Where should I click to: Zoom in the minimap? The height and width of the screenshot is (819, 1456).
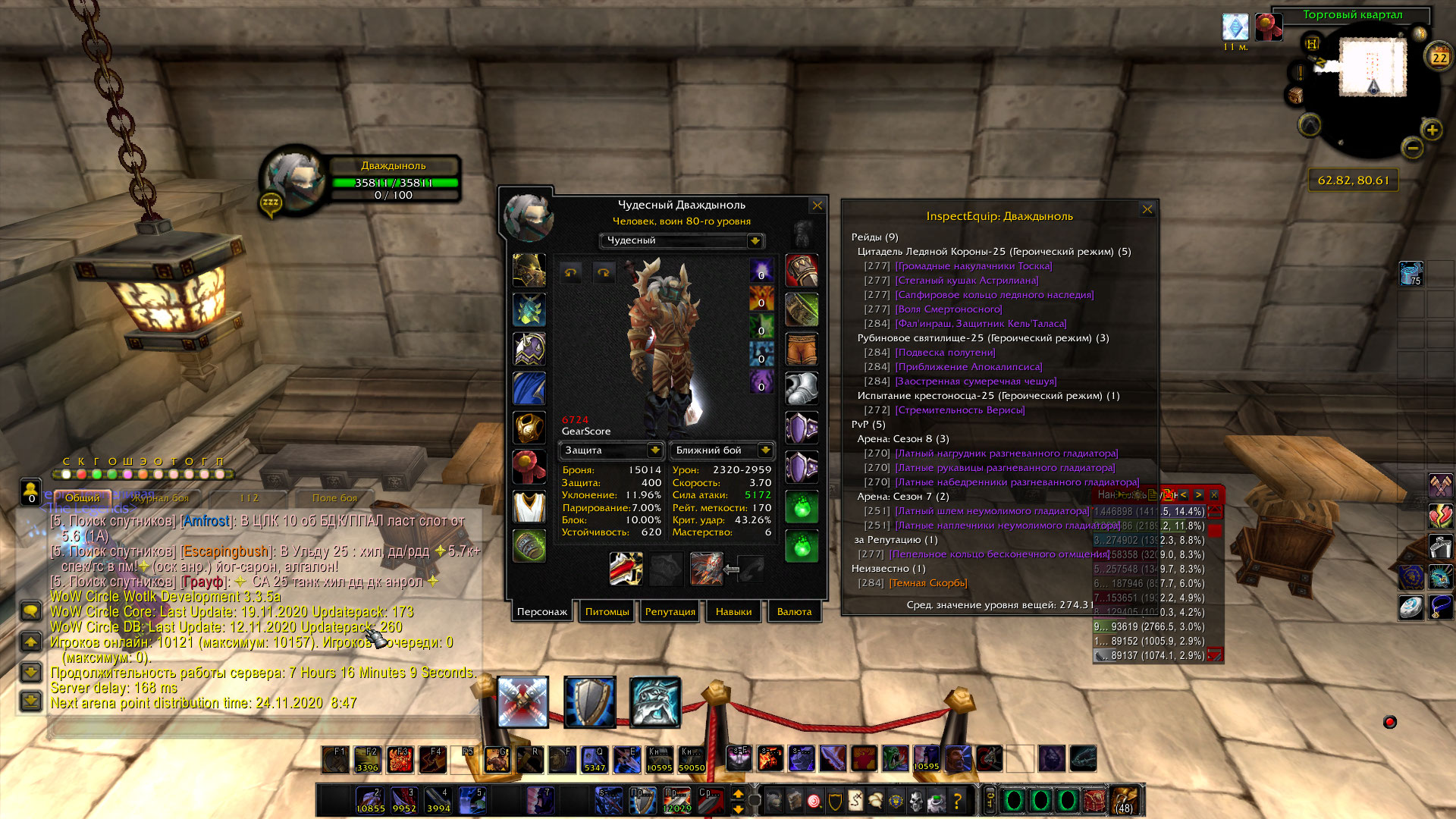coord(1432,130)
